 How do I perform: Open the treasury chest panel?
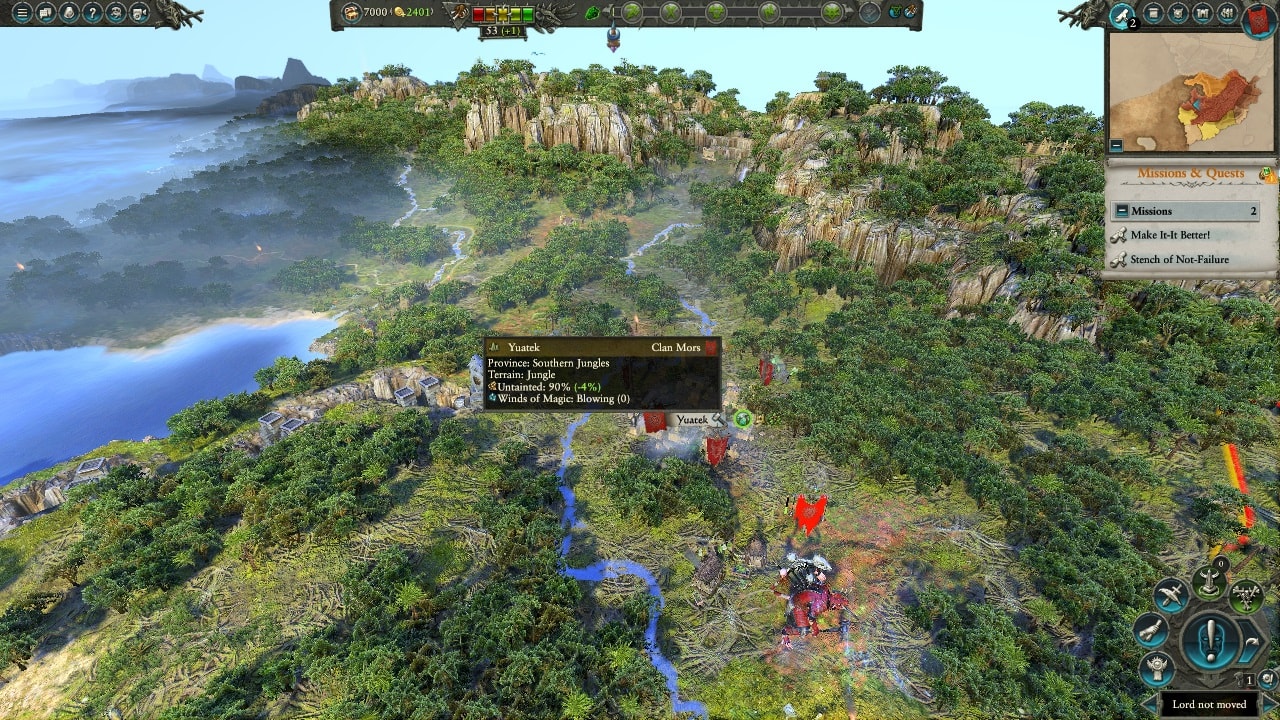[351, 12]
